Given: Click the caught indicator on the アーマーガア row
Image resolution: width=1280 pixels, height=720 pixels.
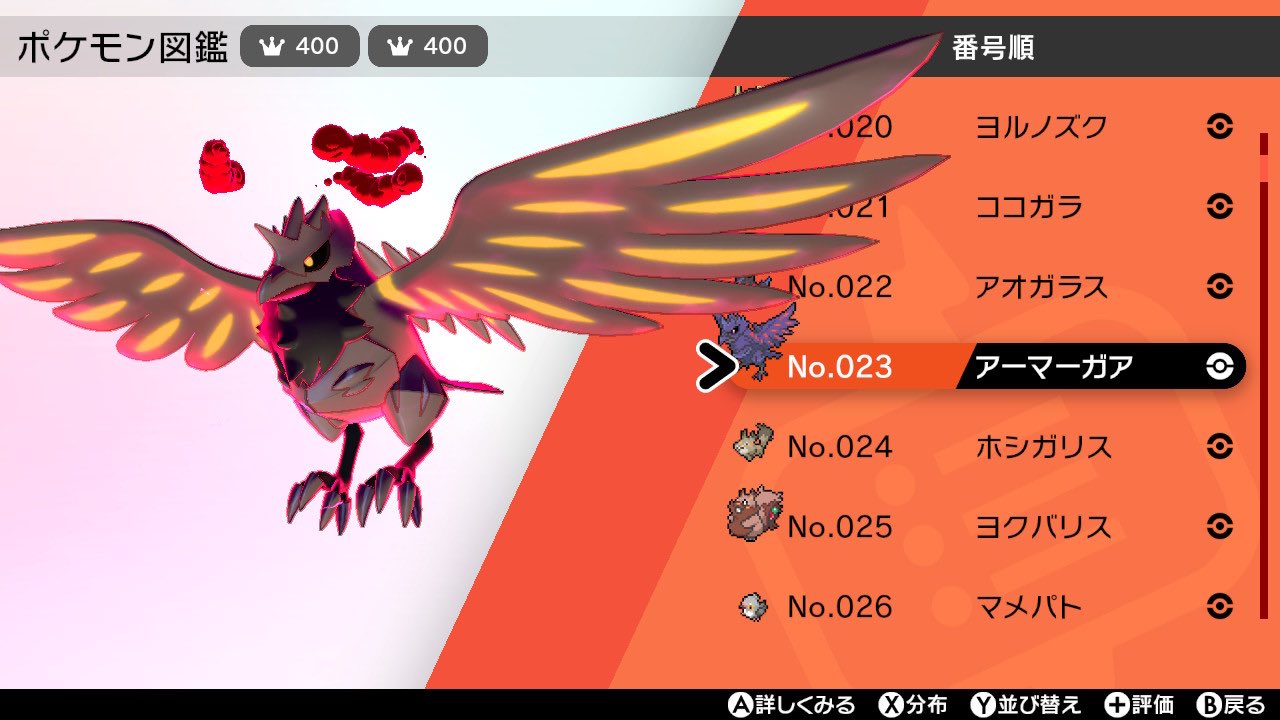Looking at the screenshot, I should click(x=1222, y=366).
